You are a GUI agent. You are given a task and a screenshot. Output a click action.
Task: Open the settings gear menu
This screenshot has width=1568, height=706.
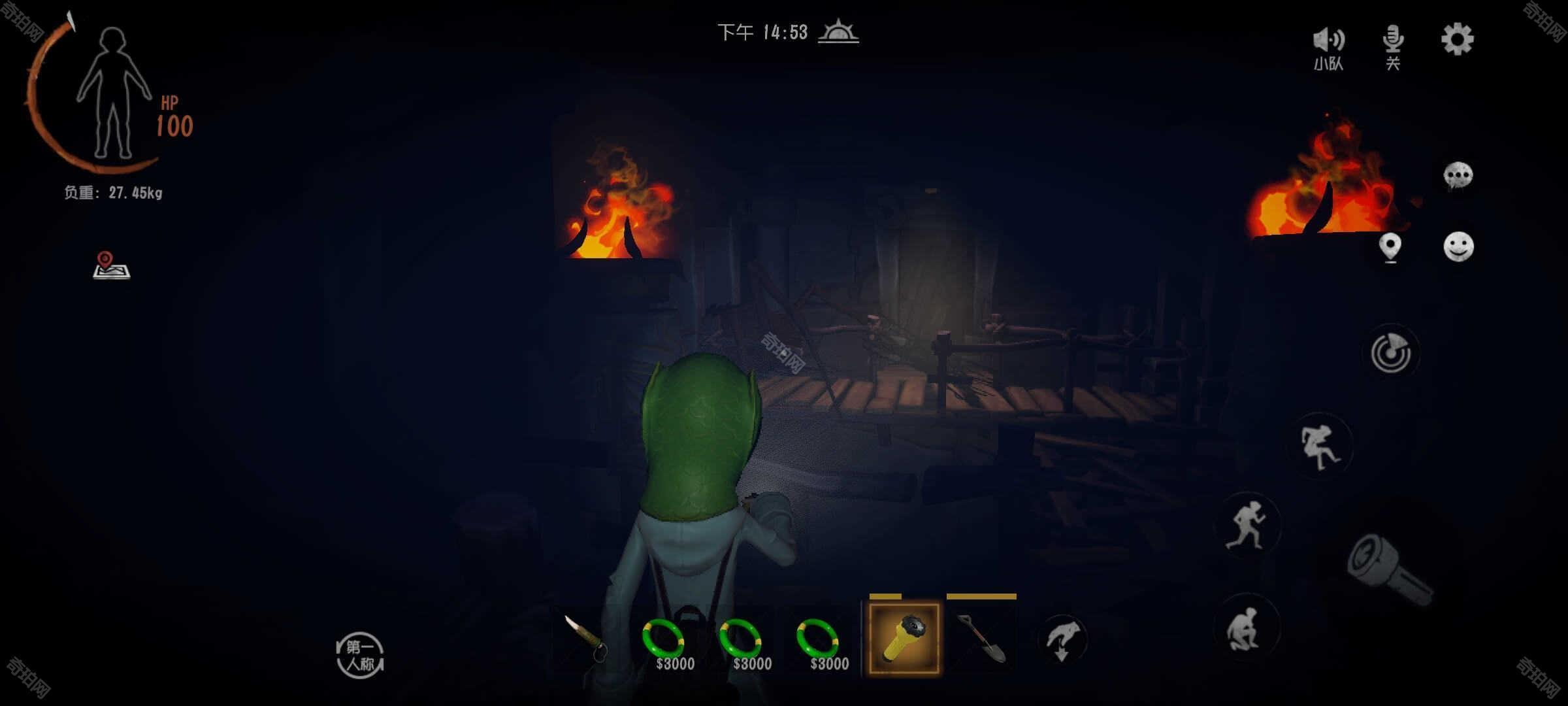click(x=1457, y=41)
